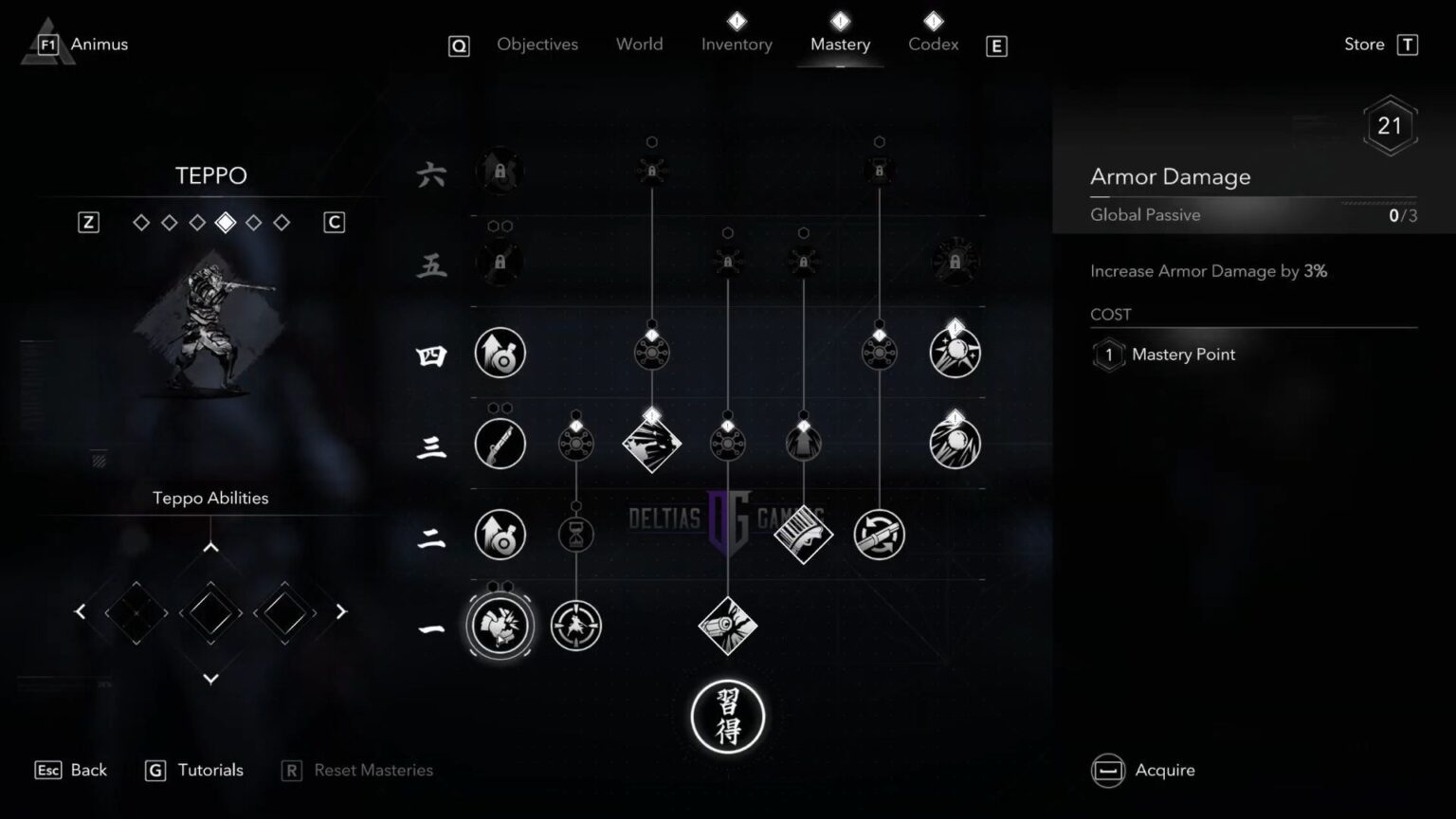
Task: Click the cannon diamond ability in row one
Action: (x=728, y=625)
